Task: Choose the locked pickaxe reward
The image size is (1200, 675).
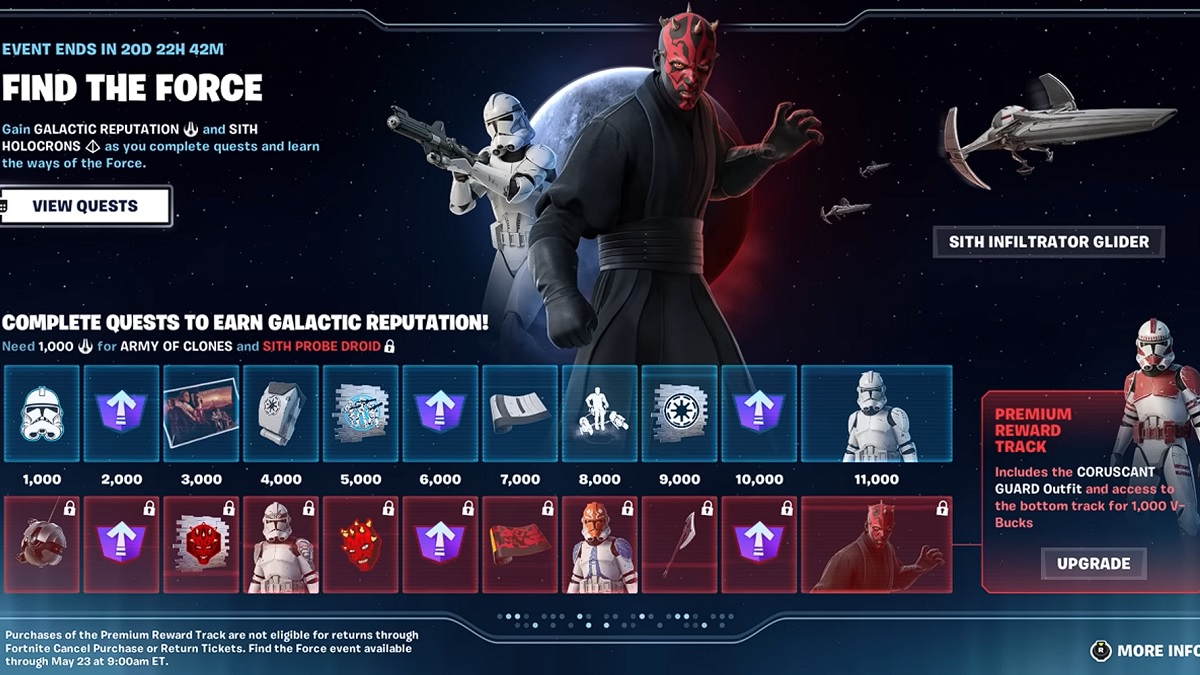Action: tap(680, 544)
